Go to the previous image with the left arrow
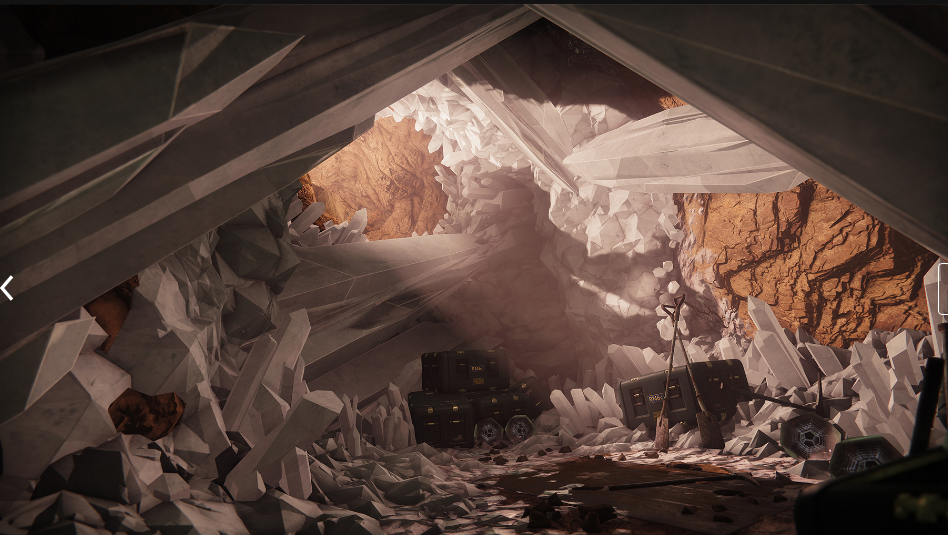This screenshot has width=948, height=535. coord(7,288)
